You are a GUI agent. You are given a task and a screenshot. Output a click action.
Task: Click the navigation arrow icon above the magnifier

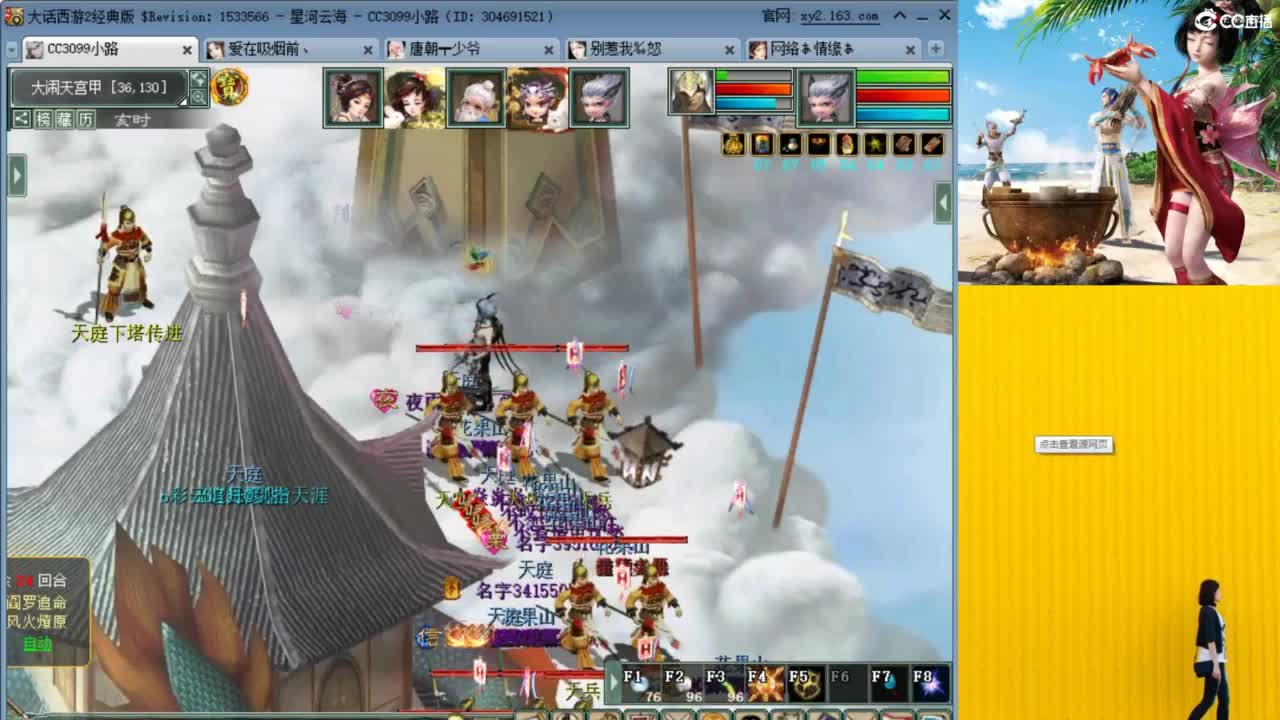point(200,80)
